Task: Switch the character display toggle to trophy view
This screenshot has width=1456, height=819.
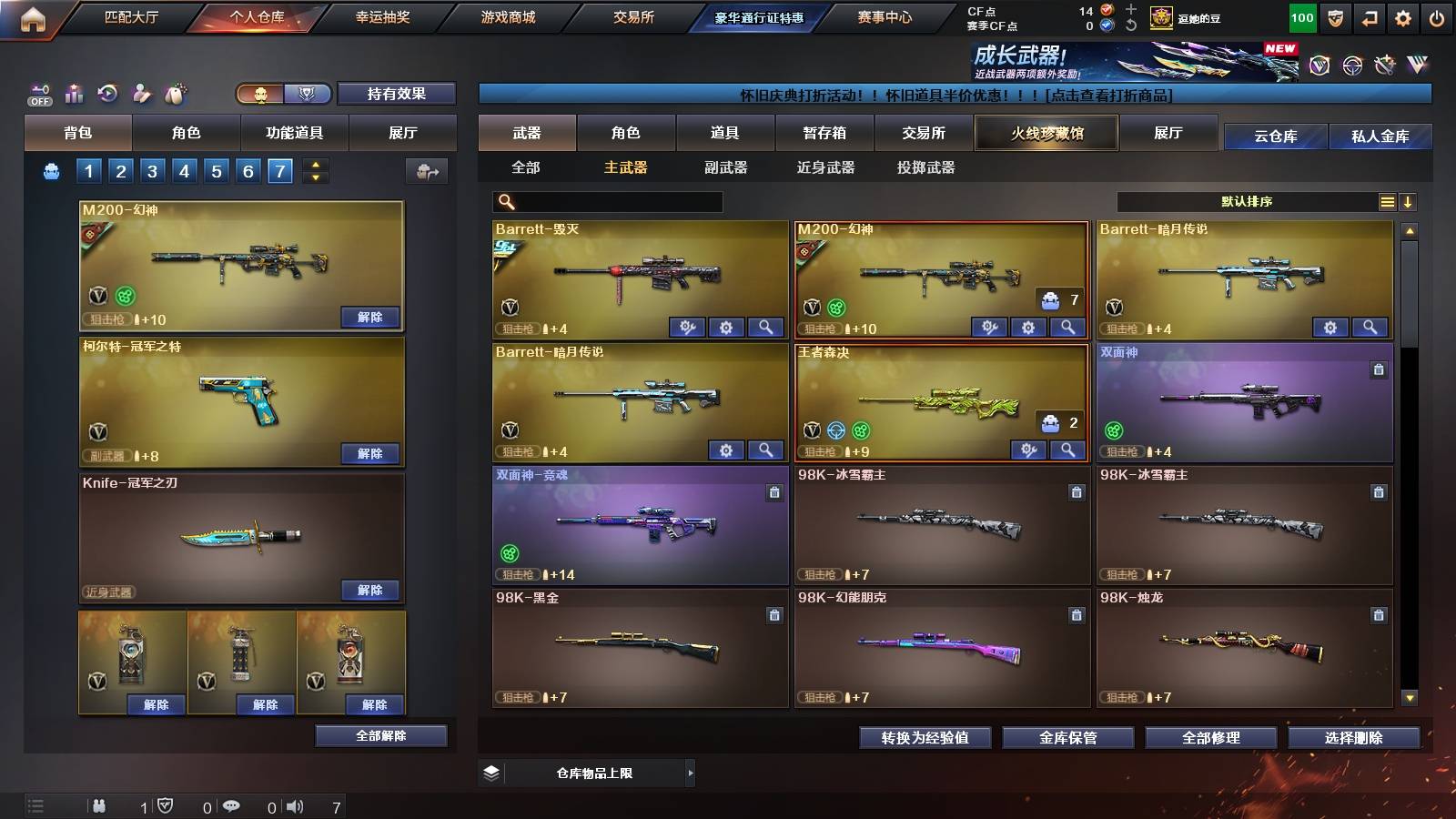Action: tap(307, 94)
